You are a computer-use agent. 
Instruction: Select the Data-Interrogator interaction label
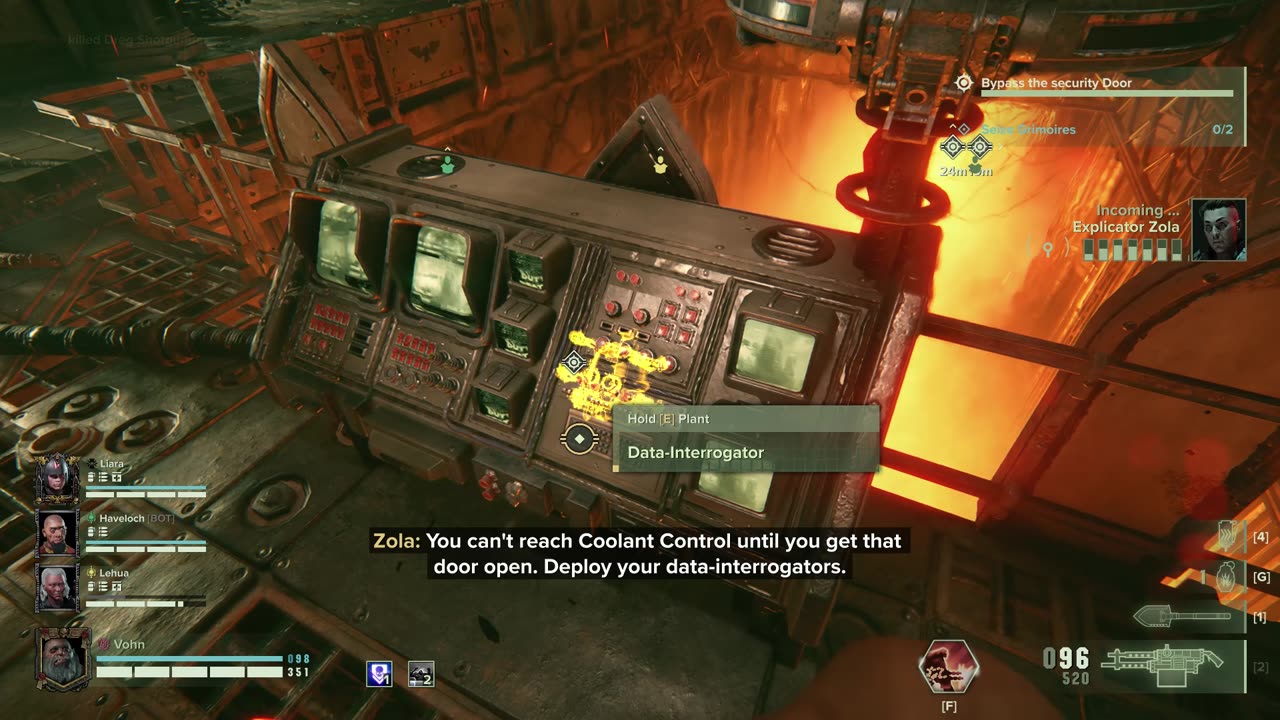pyautogui.click(x=695, y=453)
